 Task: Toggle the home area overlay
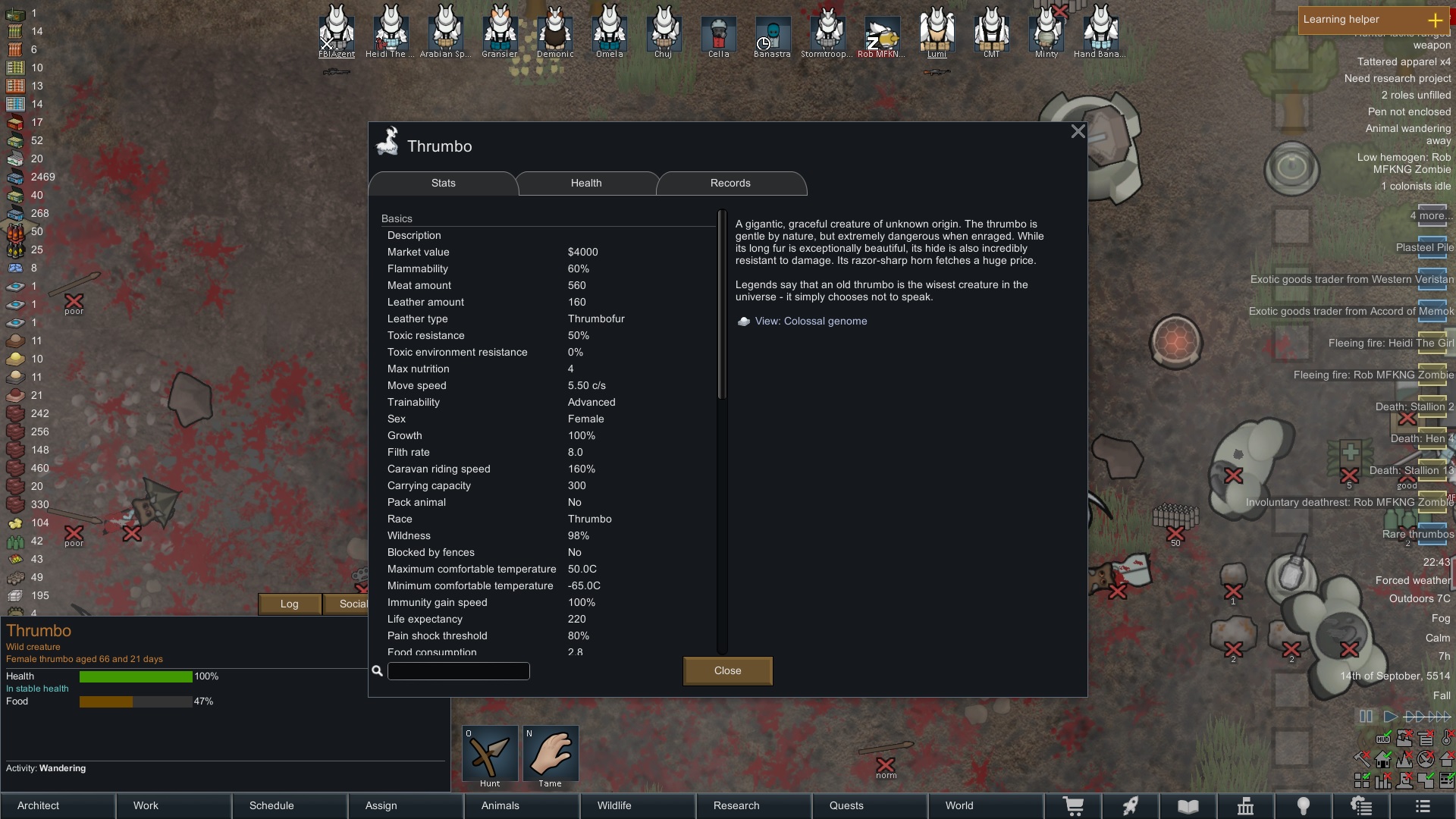click(1382, 759)
